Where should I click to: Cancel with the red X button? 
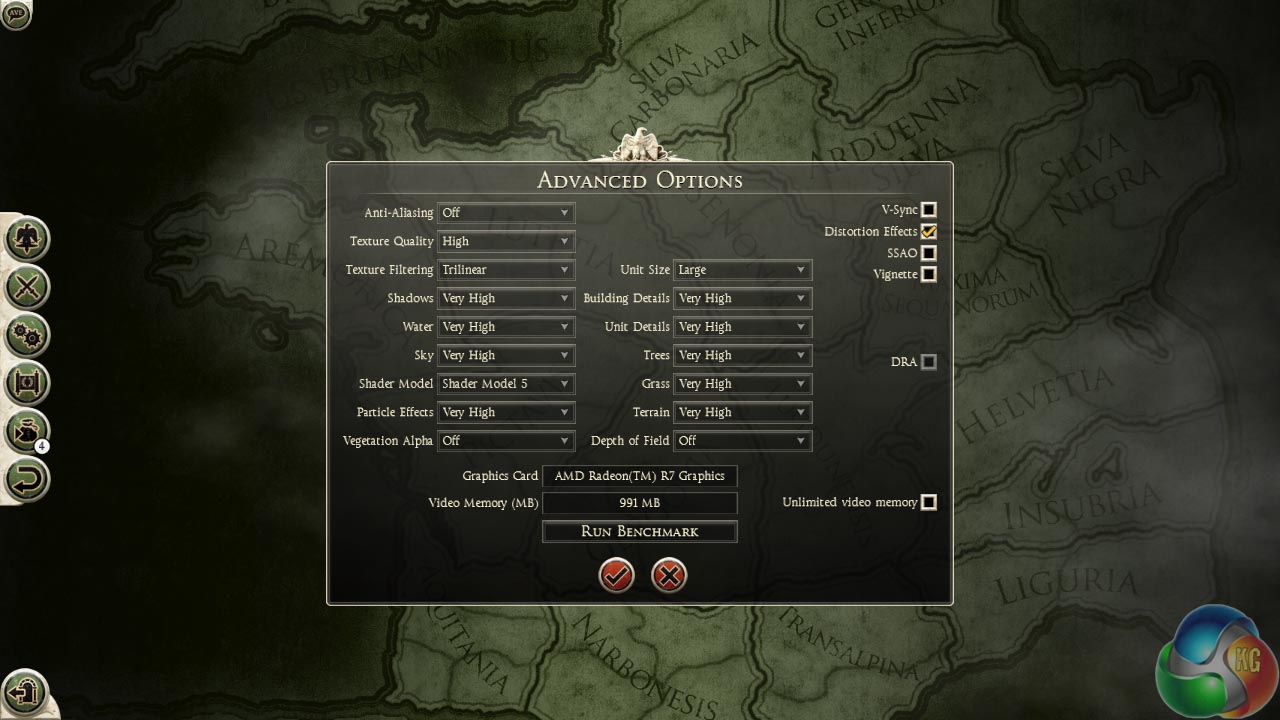point(669,575)
